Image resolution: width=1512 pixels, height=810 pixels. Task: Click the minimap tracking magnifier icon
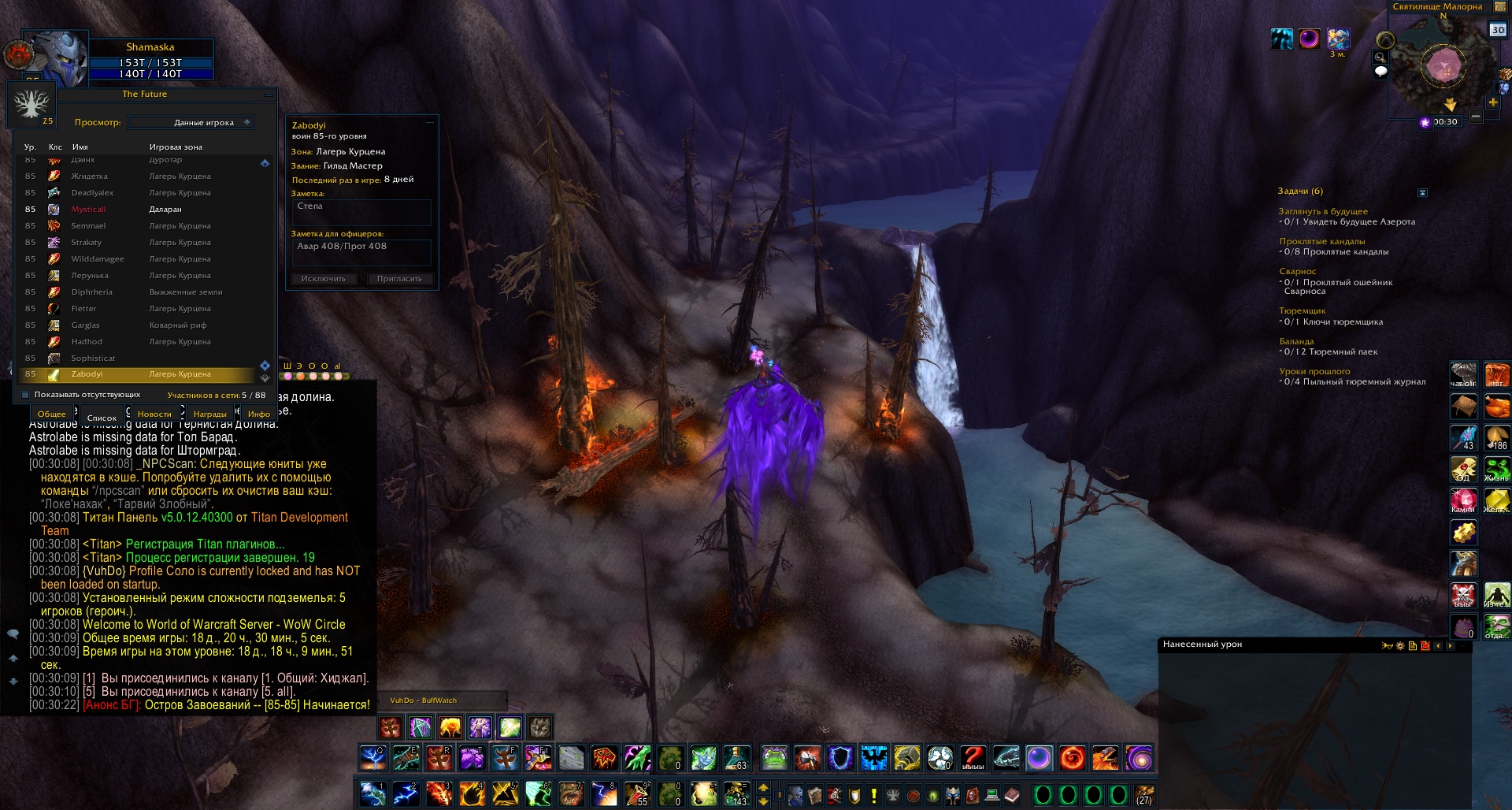click(1380, 57)
